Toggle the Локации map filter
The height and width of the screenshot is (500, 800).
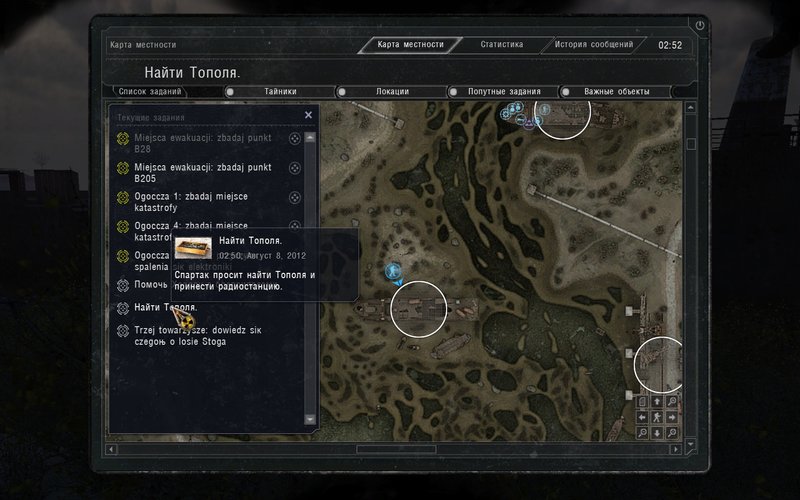(391, 92)
